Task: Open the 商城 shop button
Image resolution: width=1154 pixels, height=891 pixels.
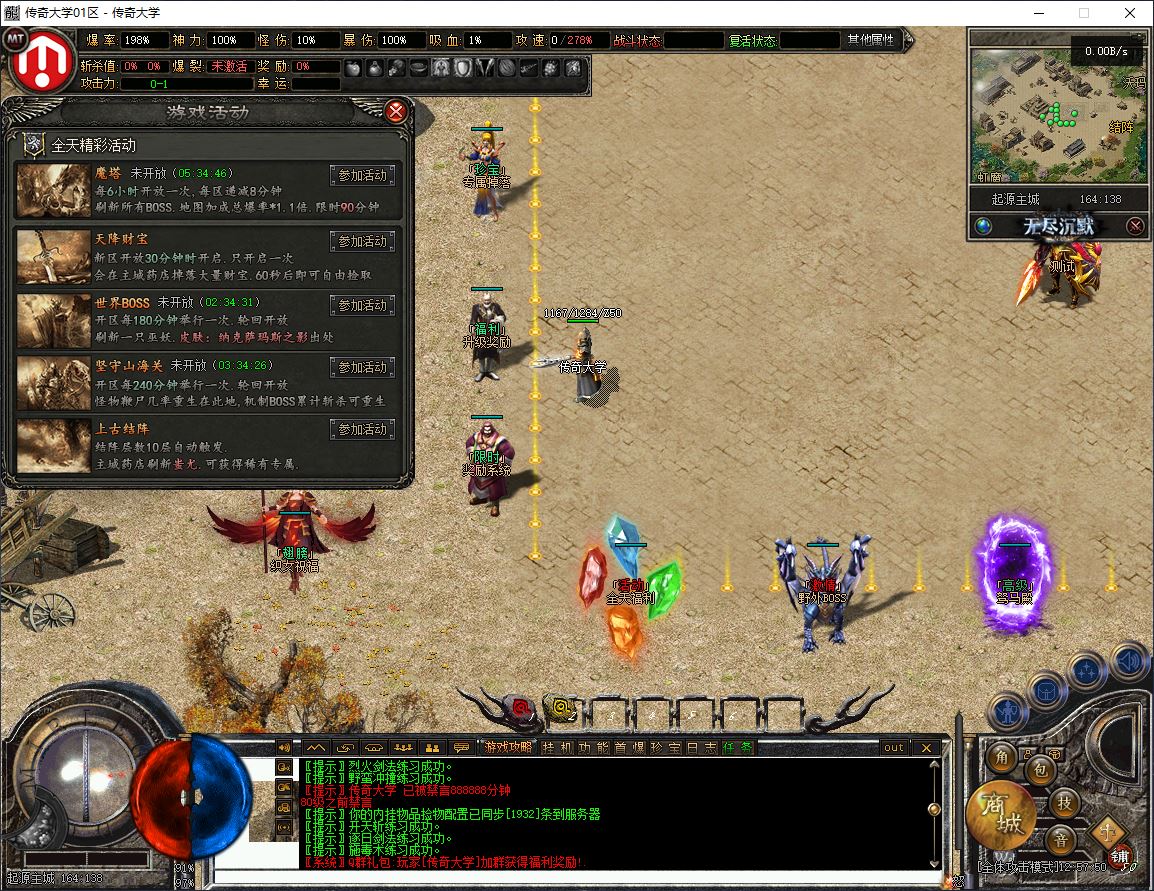Action: coord(1000,815)
